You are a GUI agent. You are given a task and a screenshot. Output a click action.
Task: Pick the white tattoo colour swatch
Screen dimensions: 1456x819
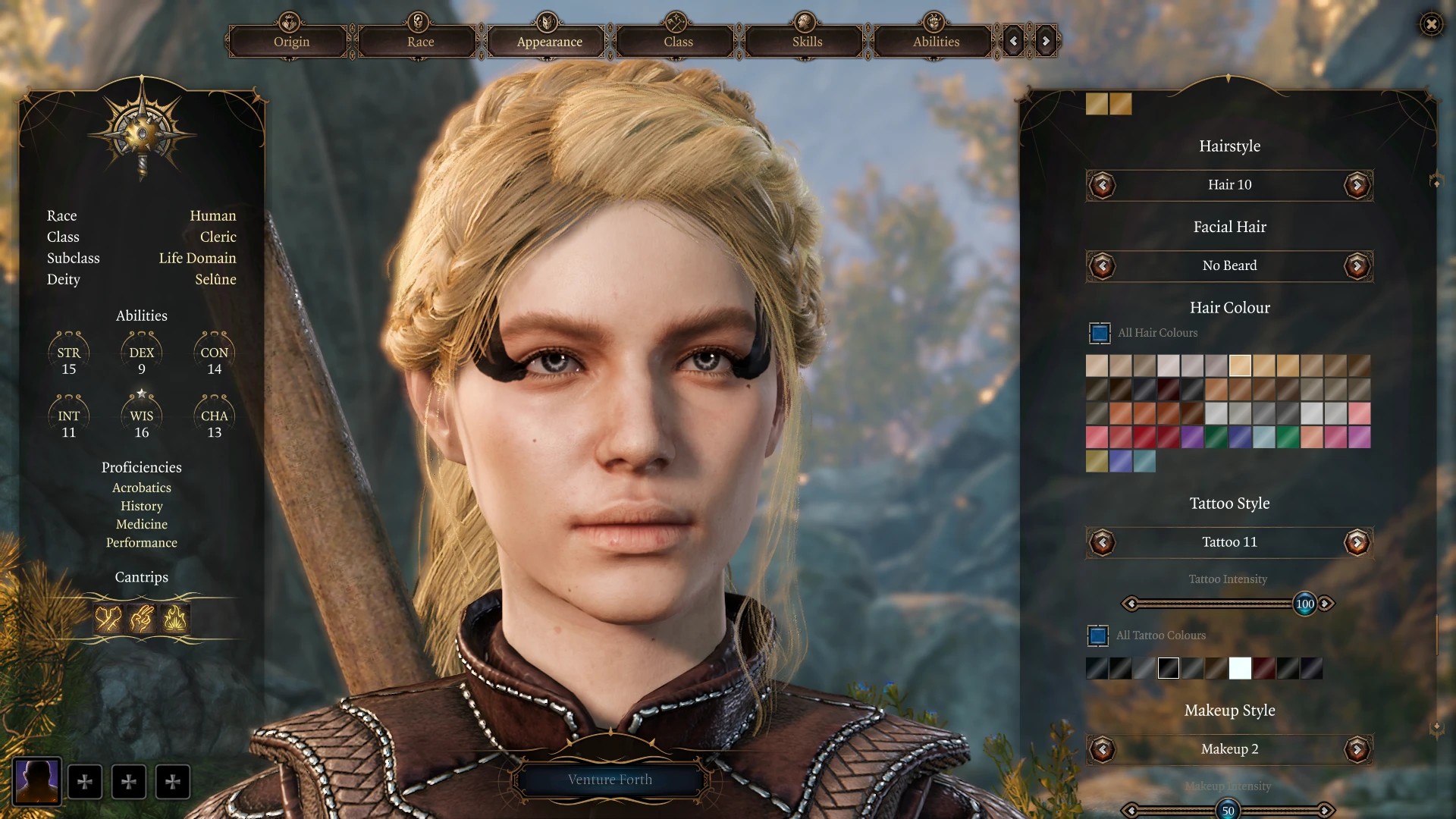[1240, 668]
